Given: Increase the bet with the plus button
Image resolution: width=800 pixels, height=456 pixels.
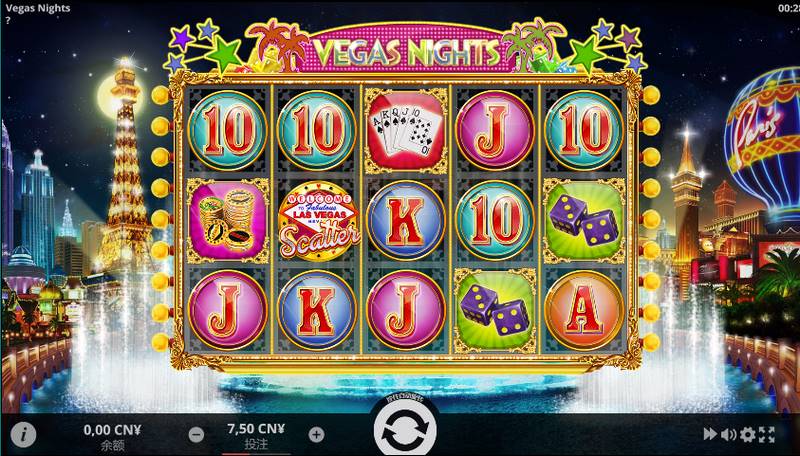Looking at the screenshot, I should pyautogui.click(x=316, y=434).
